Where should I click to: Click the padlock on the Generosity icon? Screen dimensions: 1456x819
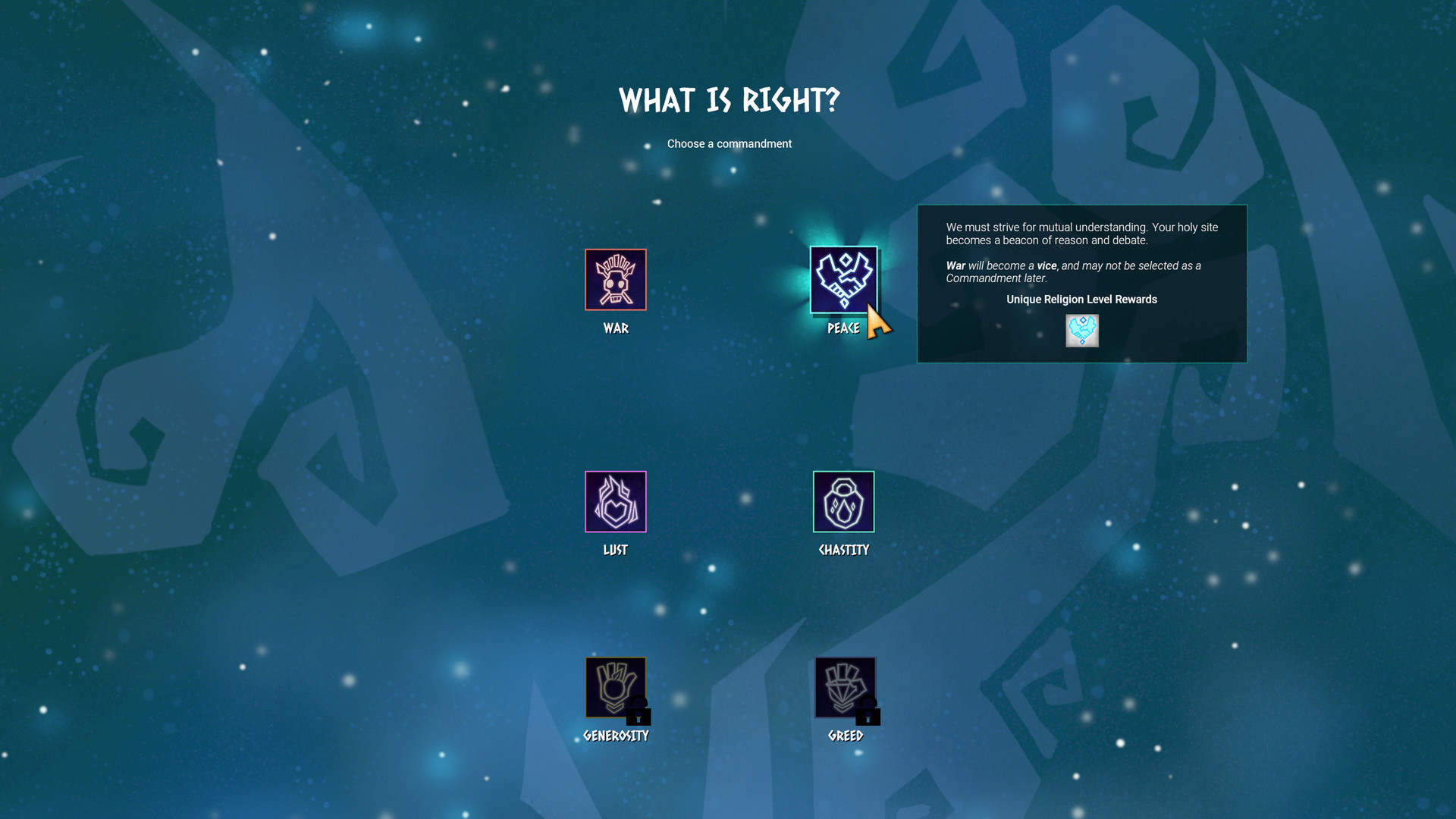click(637, 713)
